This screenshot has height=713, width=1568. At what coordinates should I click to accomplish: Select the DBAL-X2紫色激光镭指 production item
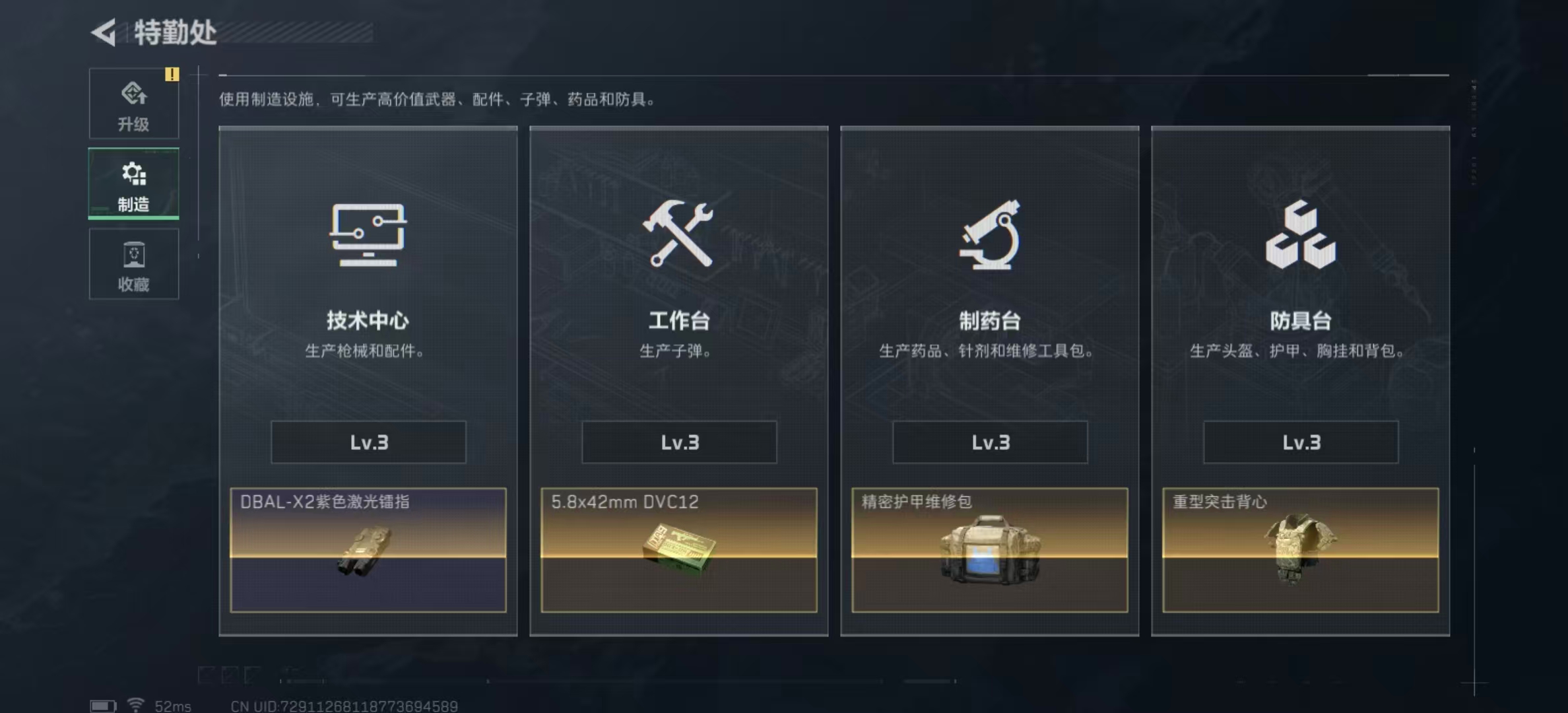pyautogui.click(x=368, y=551)
